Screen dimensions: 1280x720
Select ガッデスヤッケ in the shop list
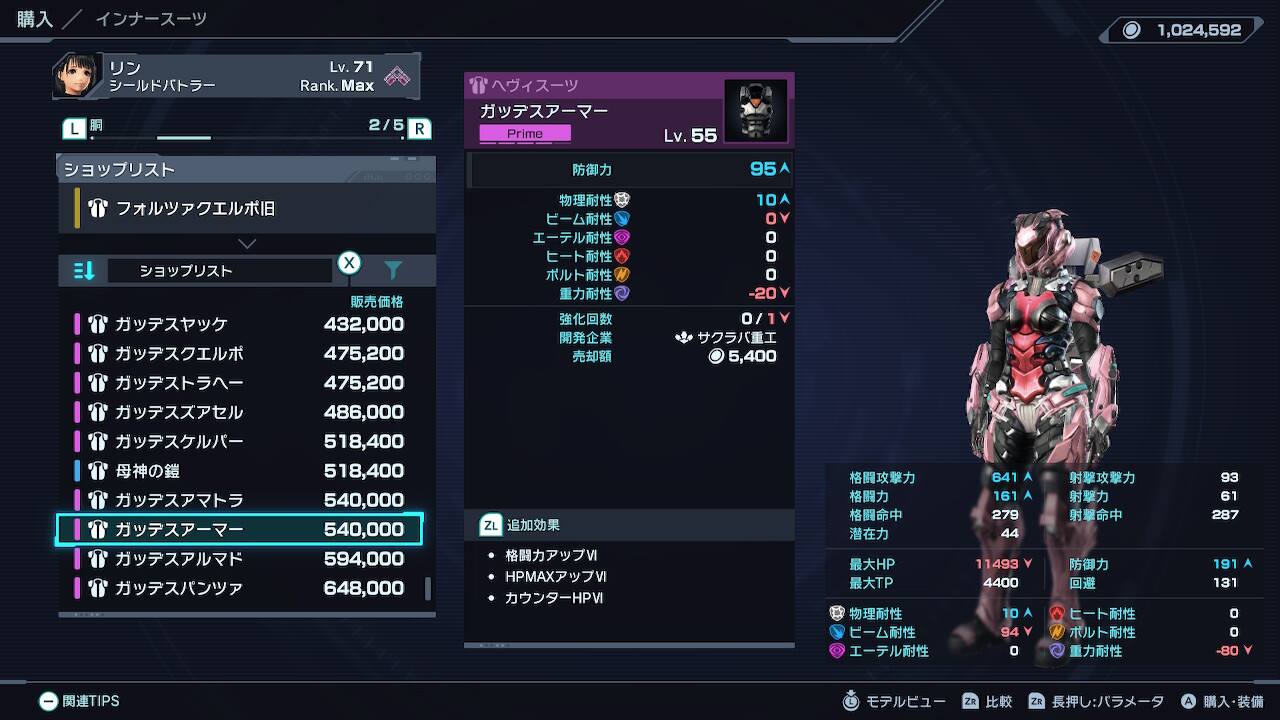(x=240, y=324)
